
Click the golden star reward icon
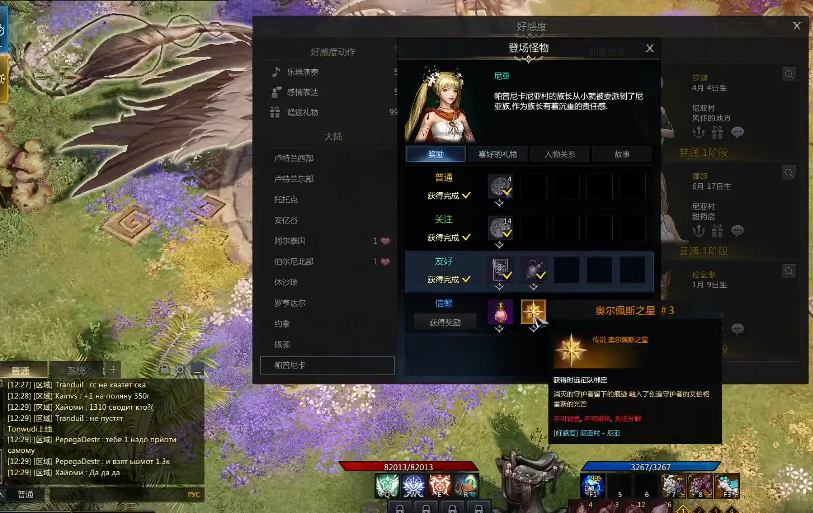click(533, 312)
